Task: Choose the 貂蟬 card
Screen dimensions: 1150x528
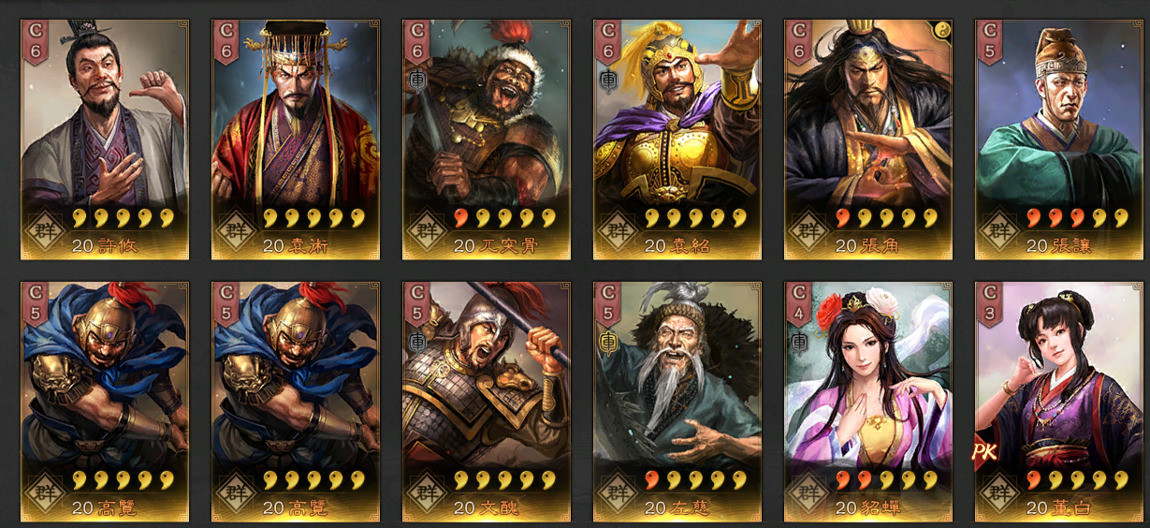Action: (x=868, y=400)
